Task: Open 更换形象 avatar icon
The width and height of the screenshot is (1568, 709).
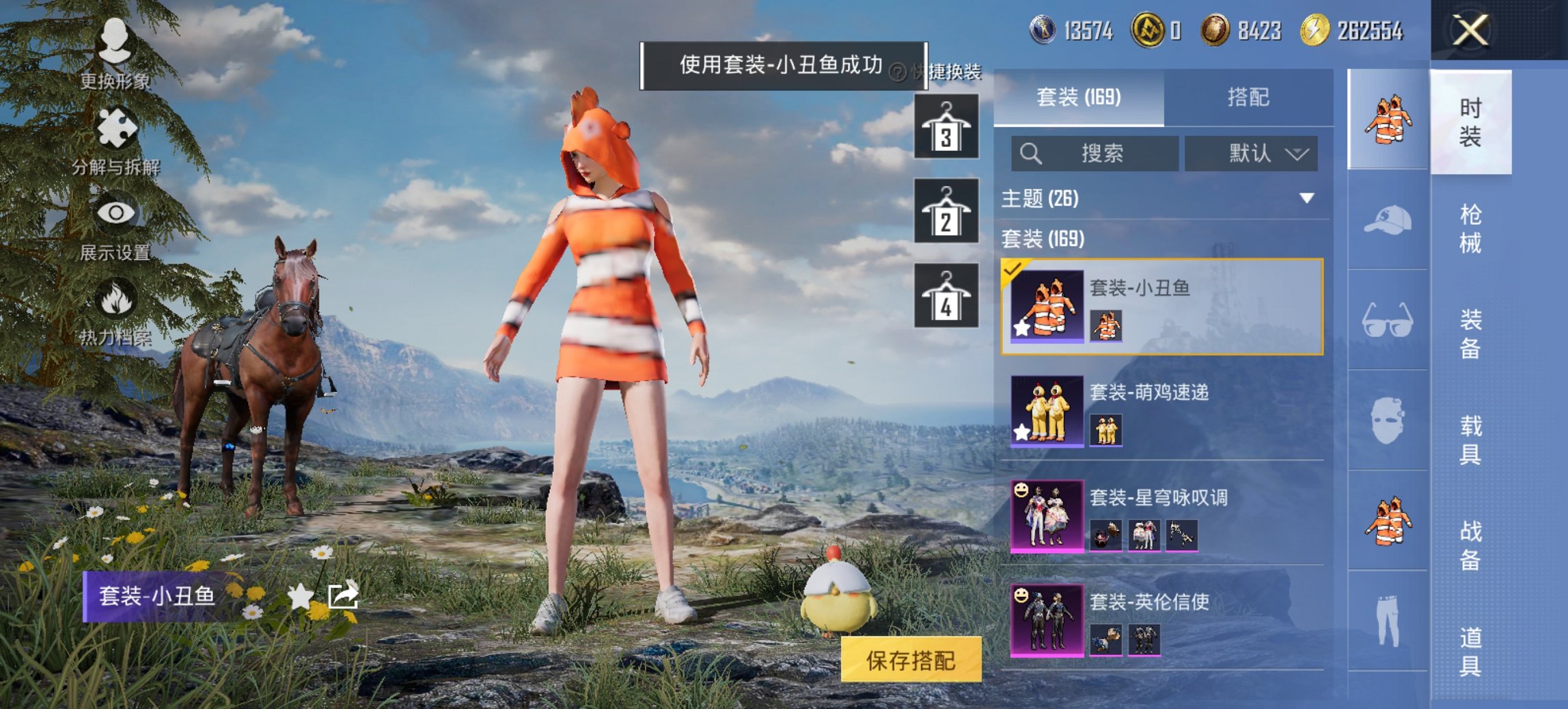Action: tap(115, 39)
